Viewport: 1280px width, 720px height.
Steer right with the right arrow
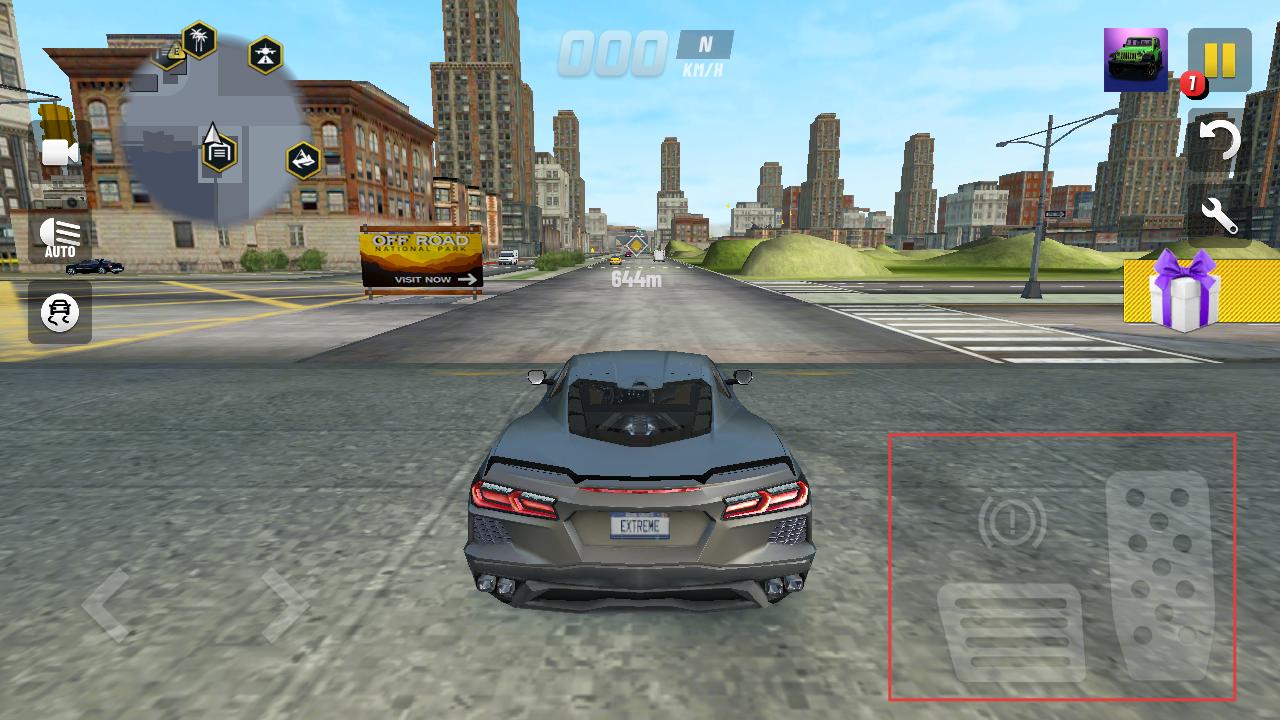284,604
